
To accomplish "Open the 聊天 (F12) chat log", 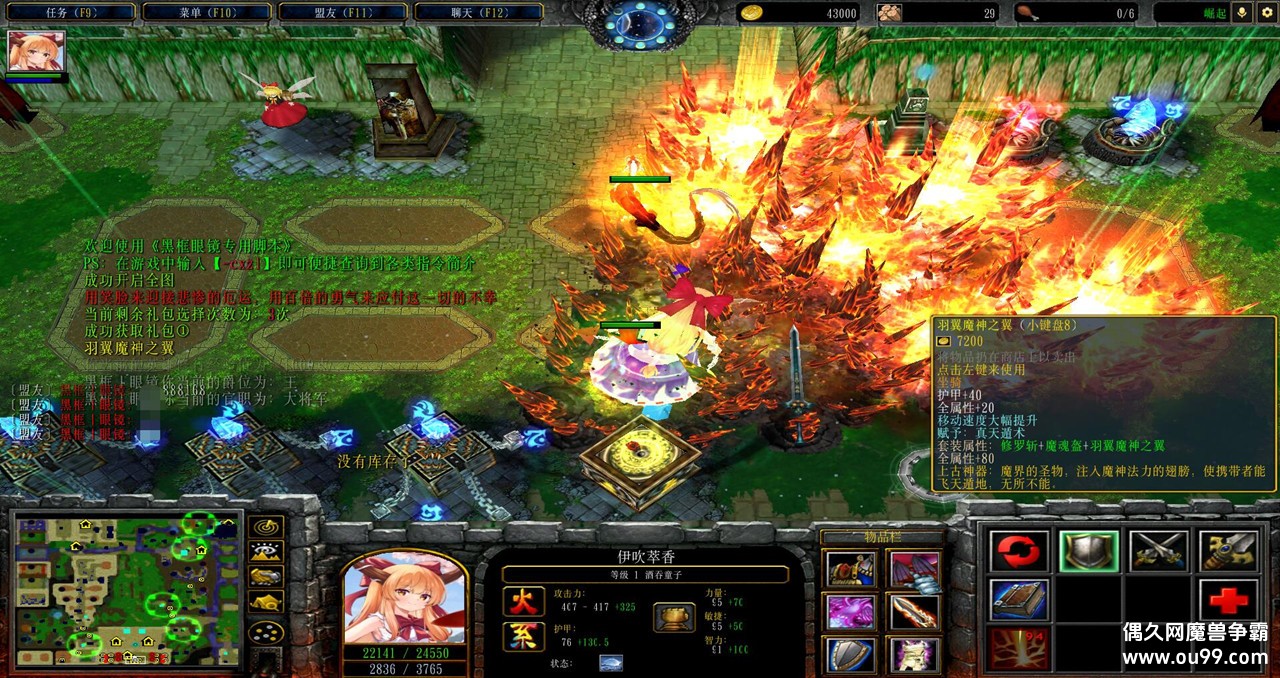I will click(477, 13).
